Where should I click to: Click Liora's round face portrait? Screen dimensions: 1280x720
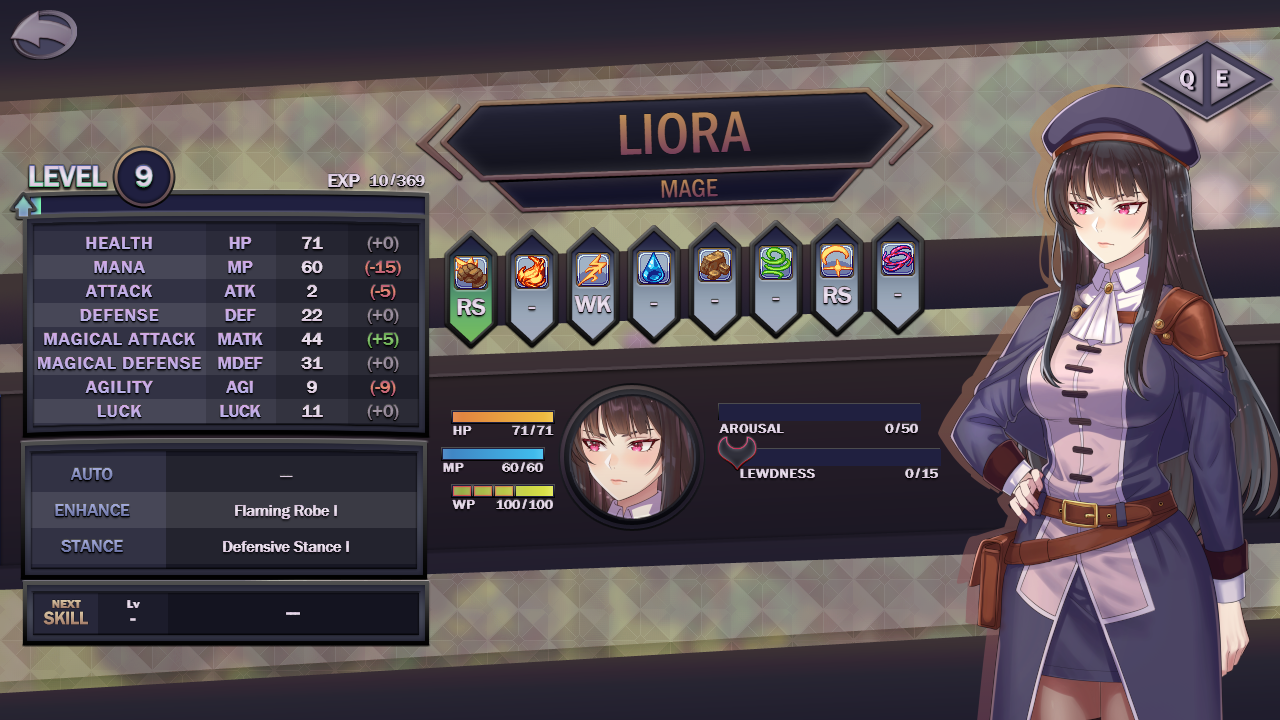(x=631, y=455)
